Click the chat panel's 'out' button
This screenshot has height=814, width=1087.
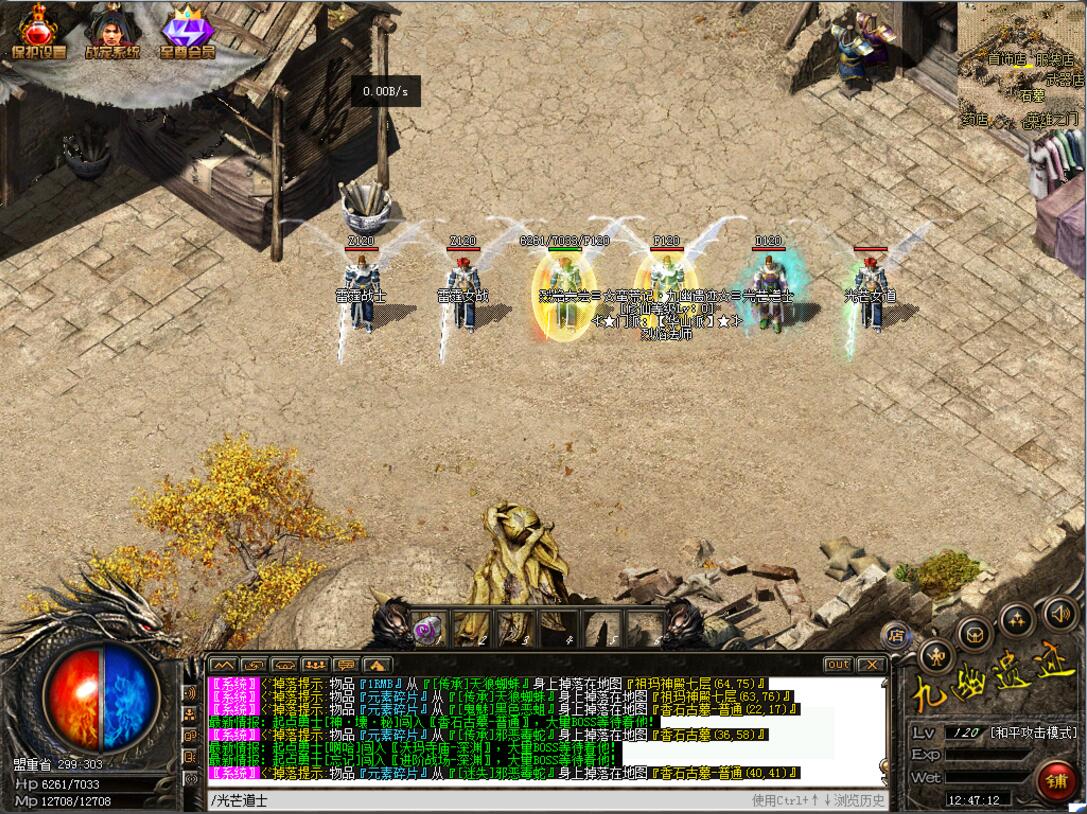(838, 664)
